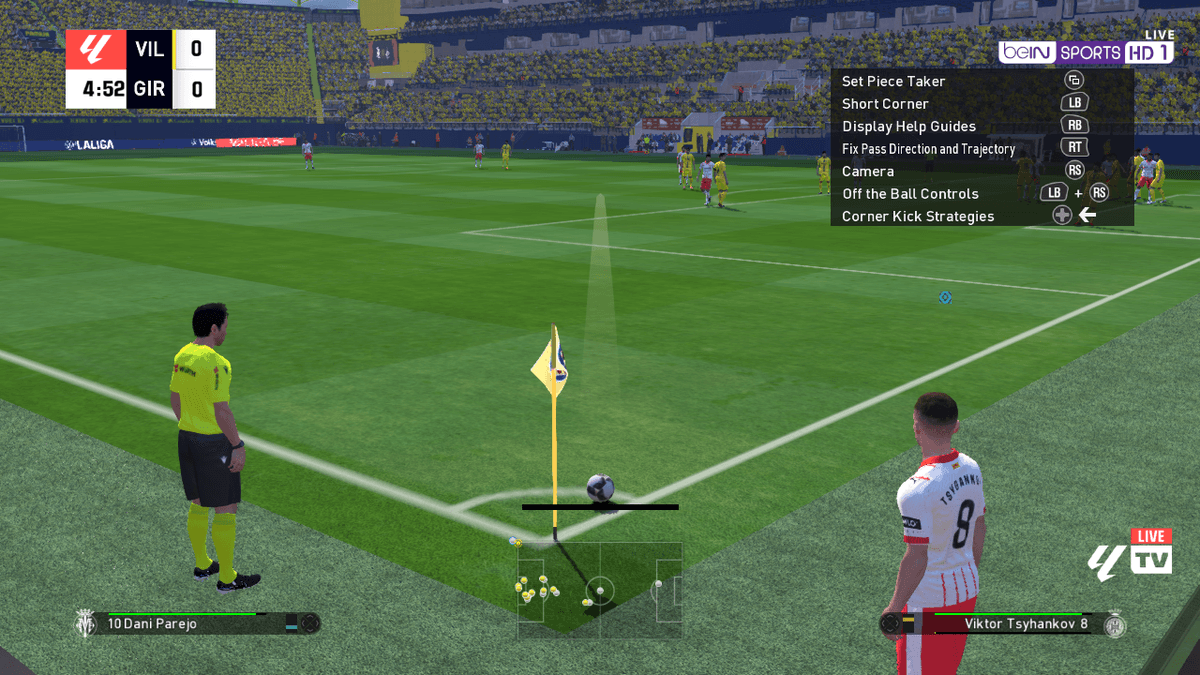Select Display Help Guides entry
This screenshot has height=675, width=1200.
coord(908,126)
